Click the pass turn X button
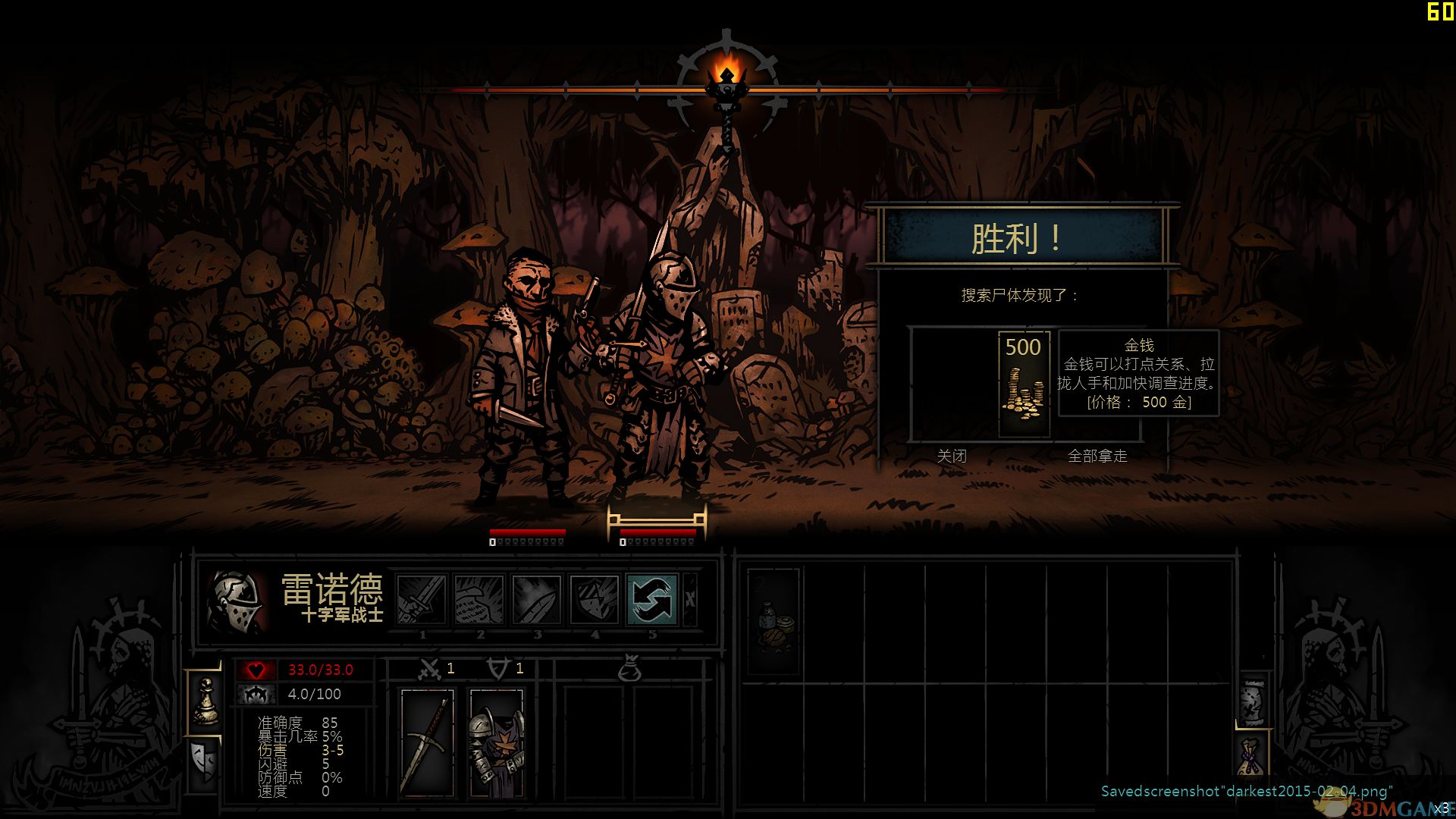This screenshot has width=1456, height=819. pos(690,599)
